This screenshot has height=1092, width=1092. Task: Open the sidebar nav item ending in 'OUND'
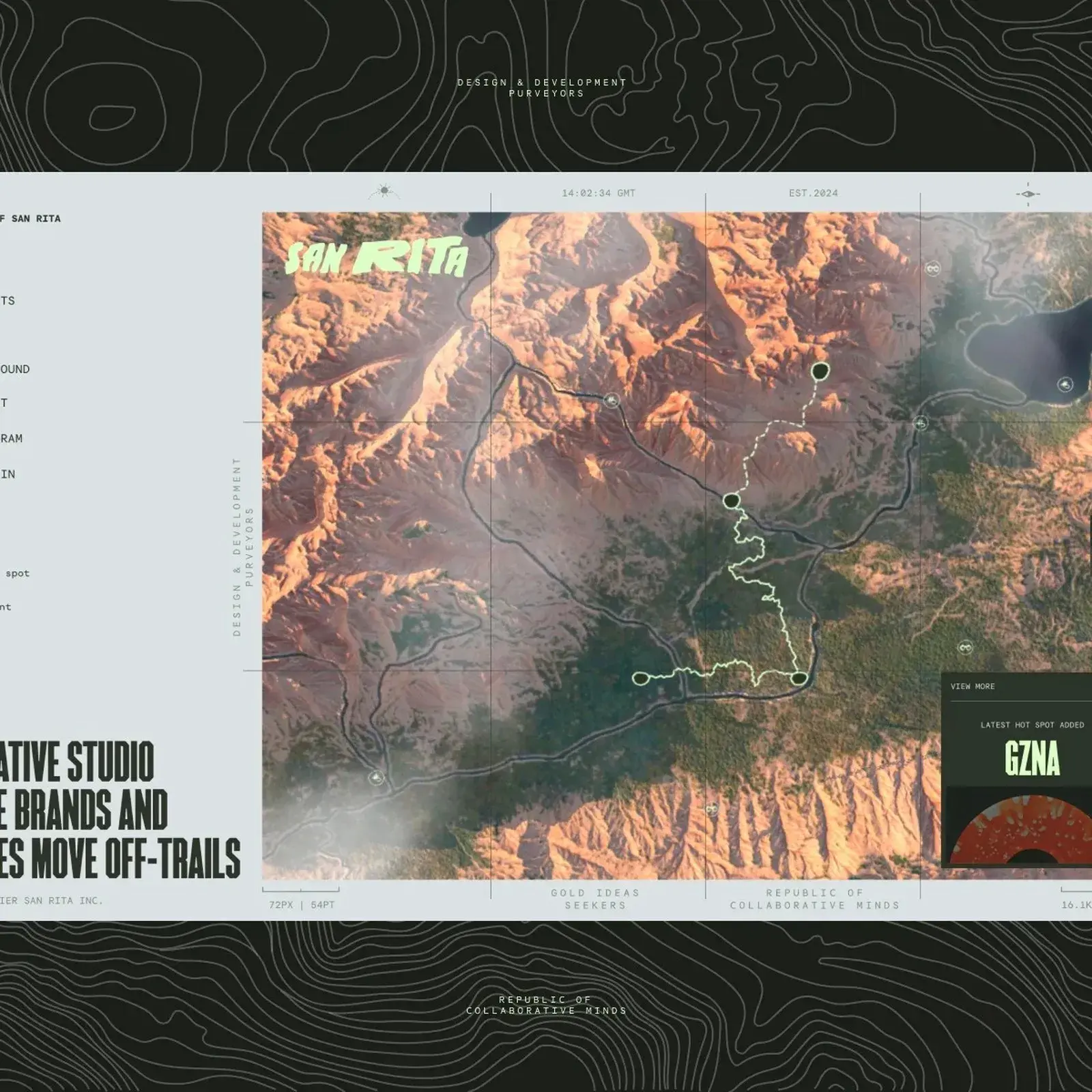coord(15,369)
